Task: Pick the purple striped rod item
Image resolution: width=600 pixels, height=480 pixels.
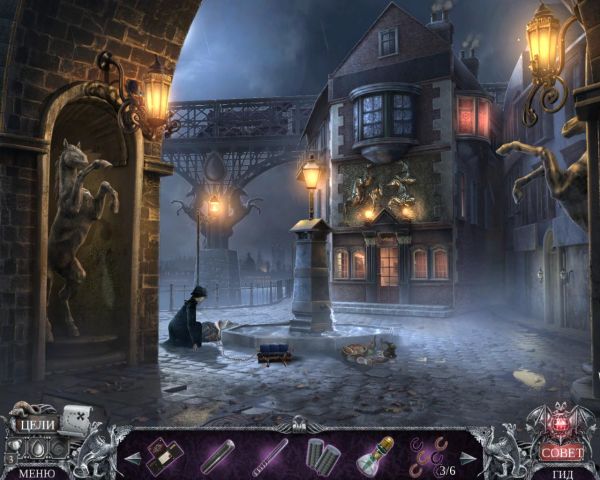Action: coord(270,456)
